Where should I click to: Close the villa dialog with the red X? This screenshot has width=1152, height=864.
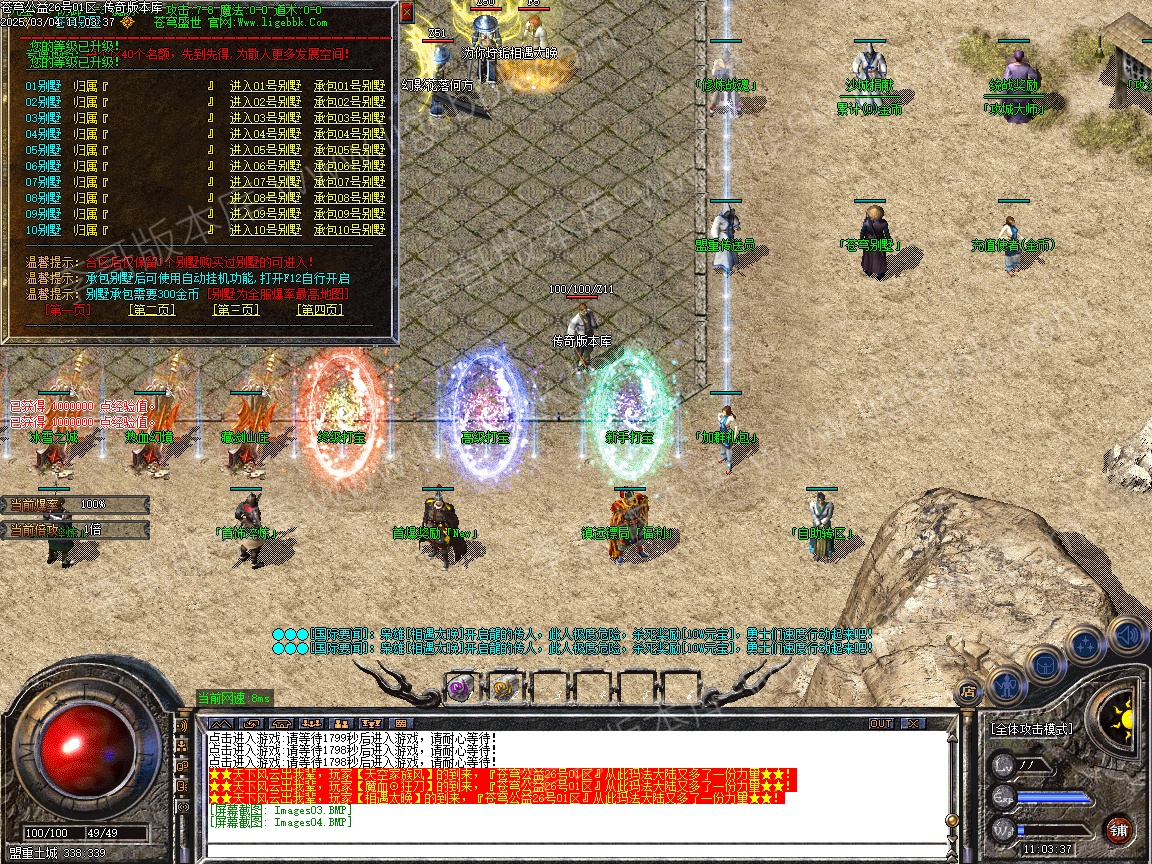click(406, 13)
